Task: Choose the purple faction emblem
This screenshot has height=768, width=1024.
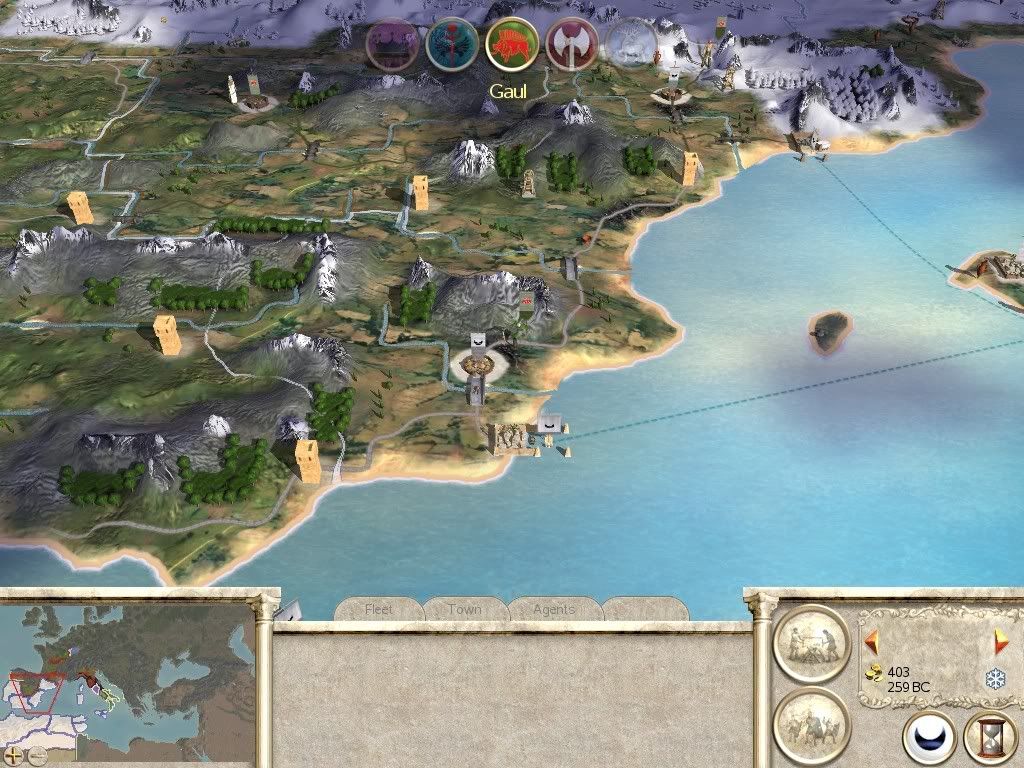Action: tap(391, 45)
